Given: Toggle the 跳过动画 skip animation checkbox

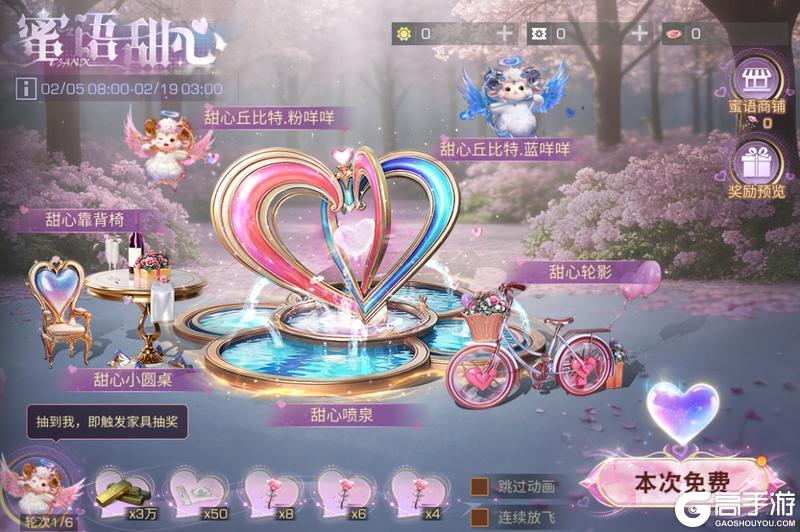Looking at the screenshot, I should [x=481, y=486].
